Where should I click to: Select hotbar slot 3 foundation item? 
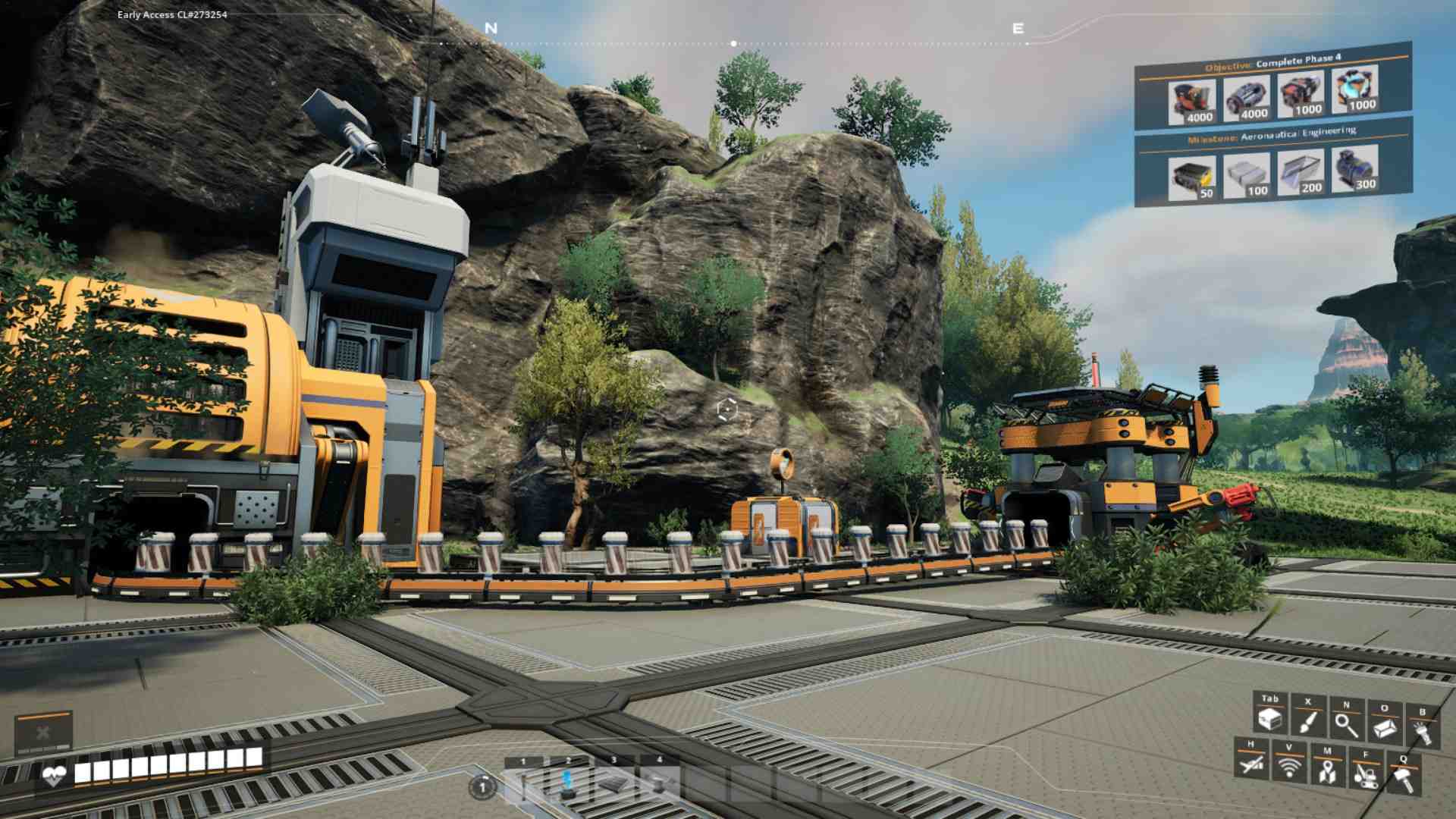(613, 783)
